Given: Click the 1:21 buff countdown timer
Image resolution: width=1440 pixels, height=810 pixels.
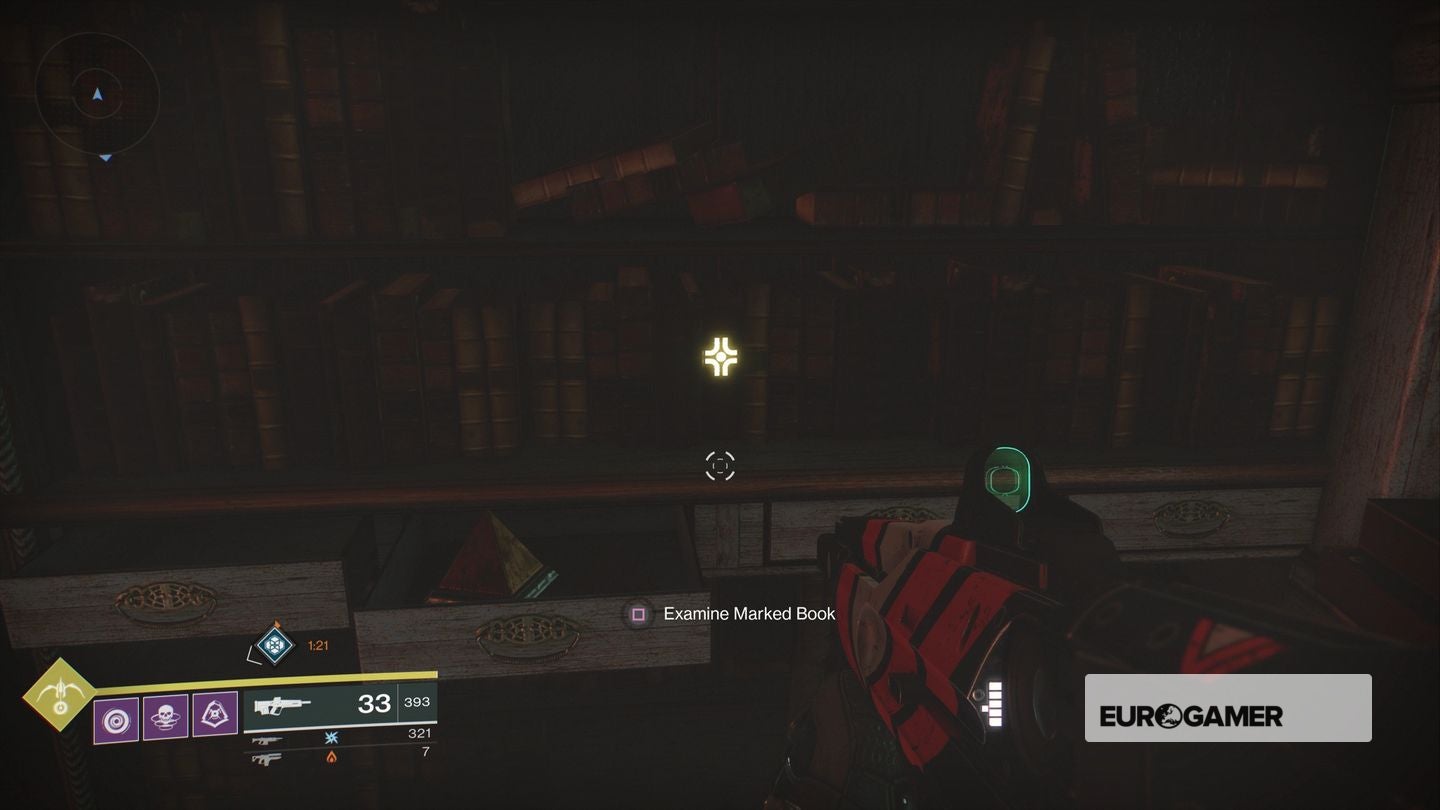Looking at the screenshot, I should pos(318,644).
